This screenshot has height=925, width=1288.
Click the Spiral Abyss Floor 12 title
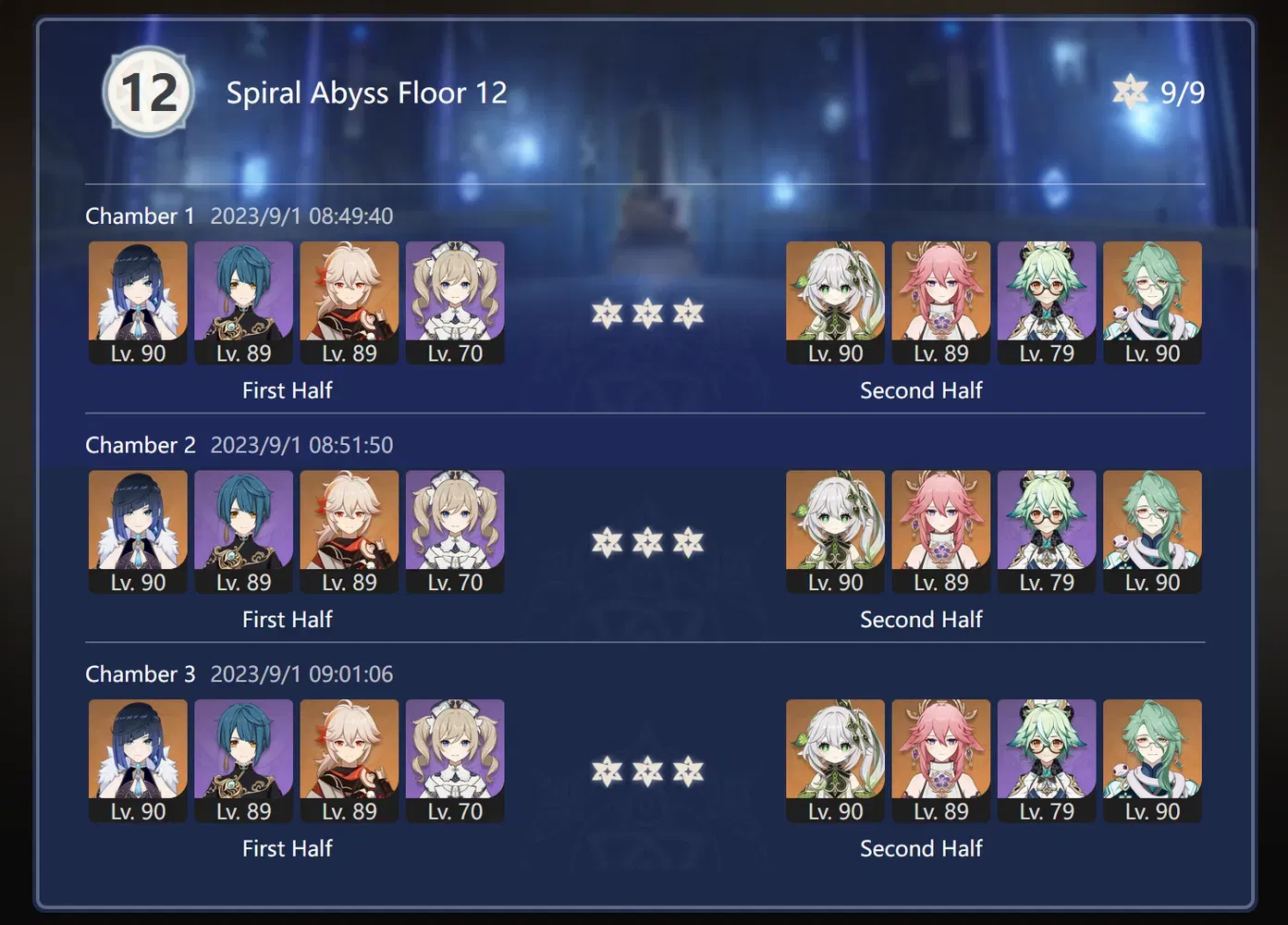coord(366,92)
